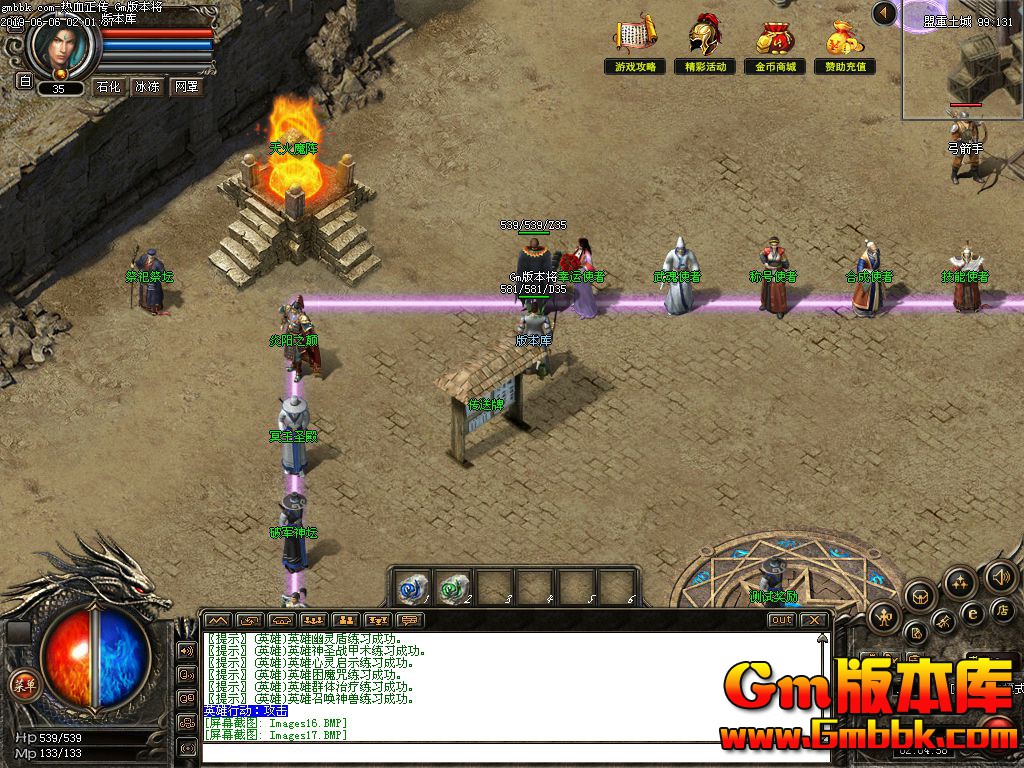Collapse the minimap with the arrow button

point(884,13)
